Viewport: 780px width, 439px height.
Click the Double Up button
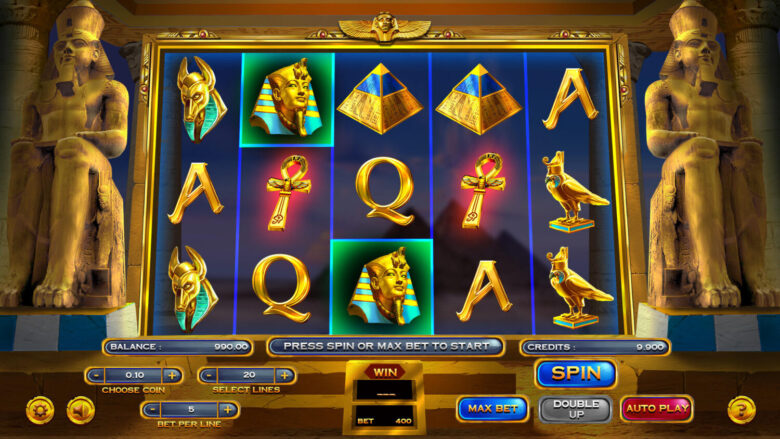click(575, 408)
